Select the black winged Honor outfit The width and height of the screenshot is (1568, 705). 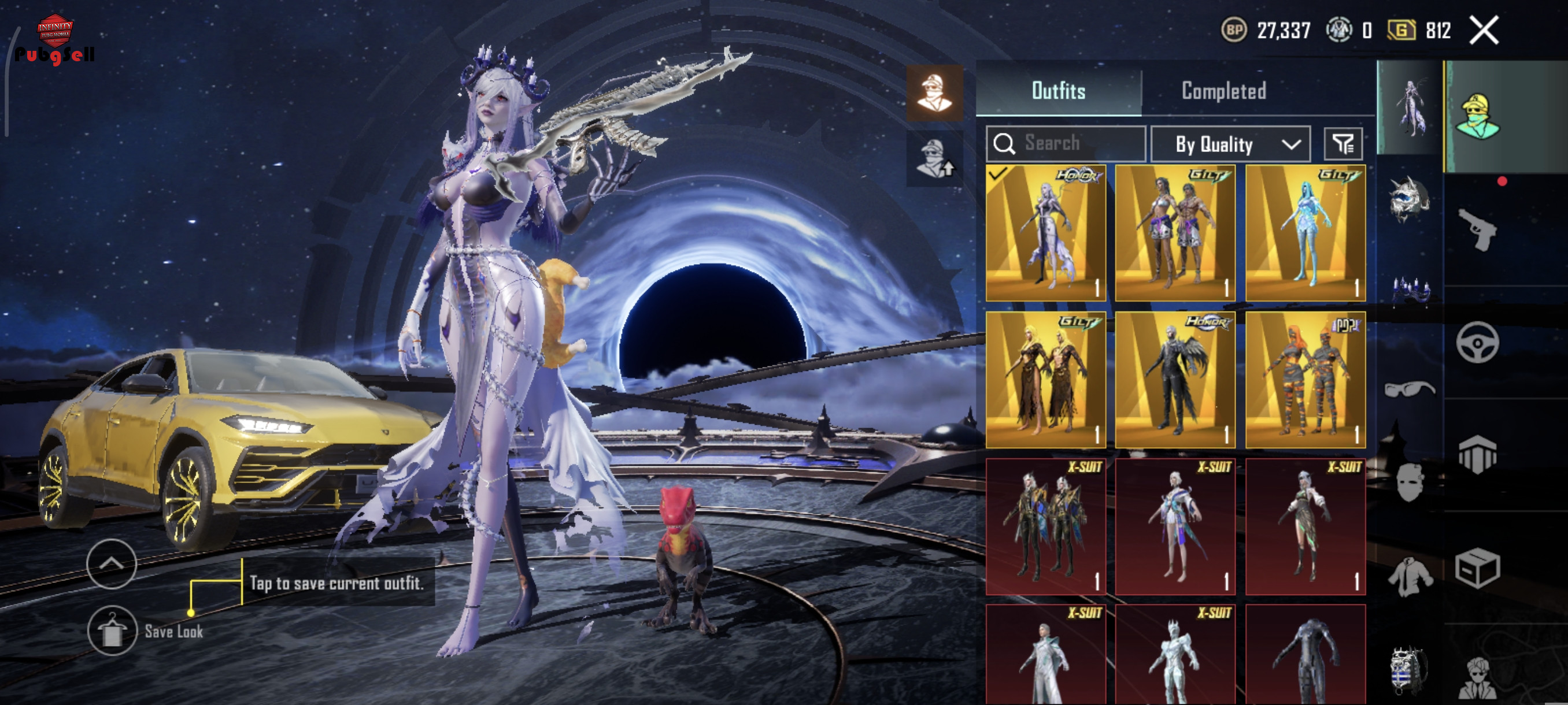pyautogui.click(x=1175, y=380)
